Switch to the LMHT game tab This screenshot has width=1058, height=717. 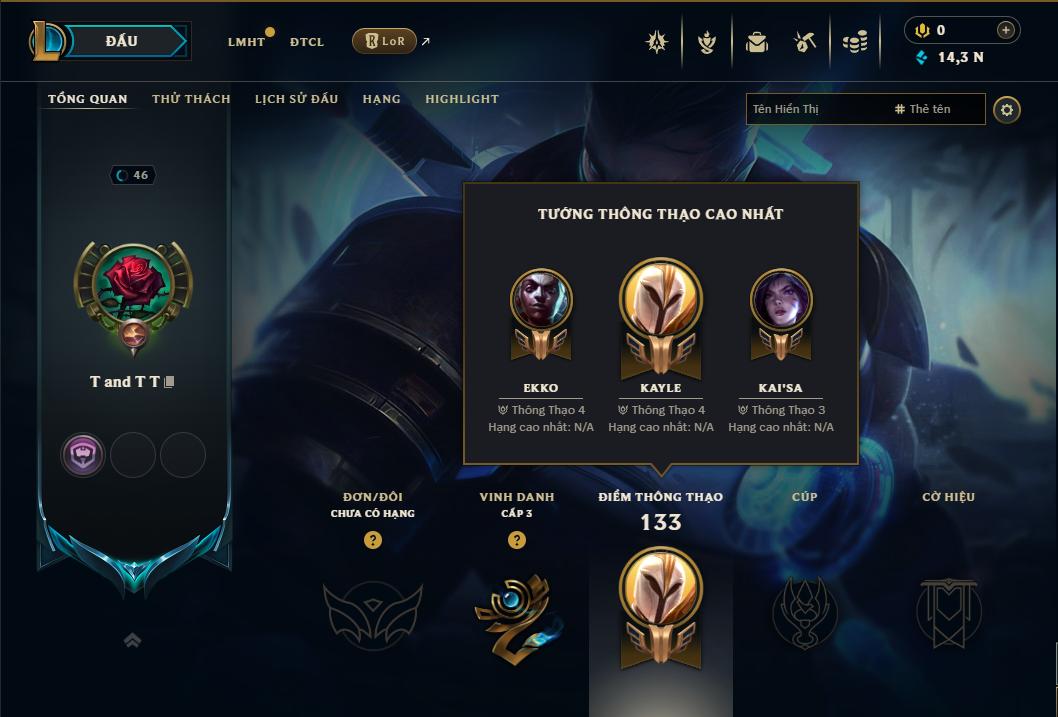pyautogui.click(x=246, y=42)
